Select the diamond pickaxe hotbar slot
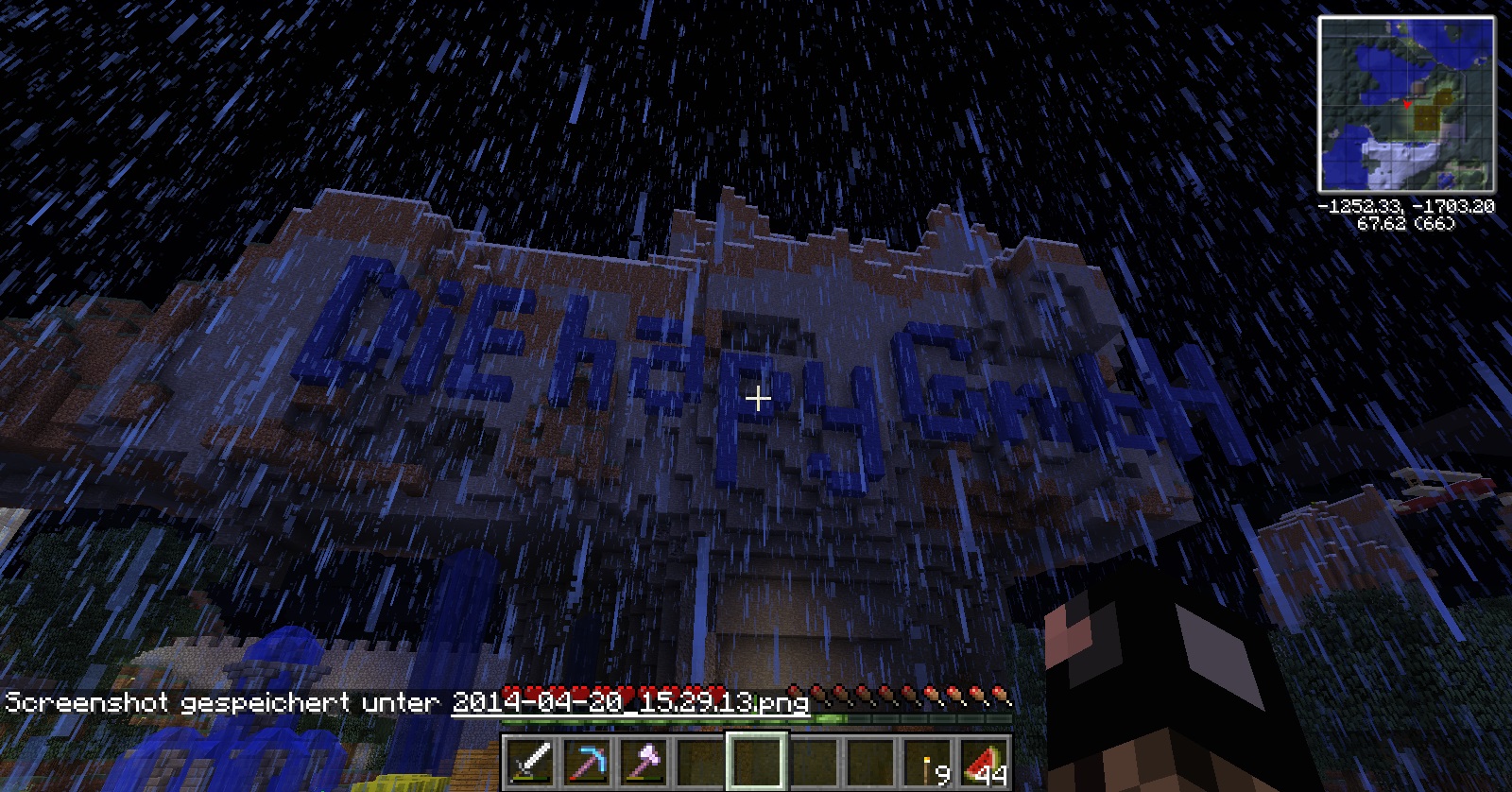Viewport: 1512px width, 792px height. 587,762
